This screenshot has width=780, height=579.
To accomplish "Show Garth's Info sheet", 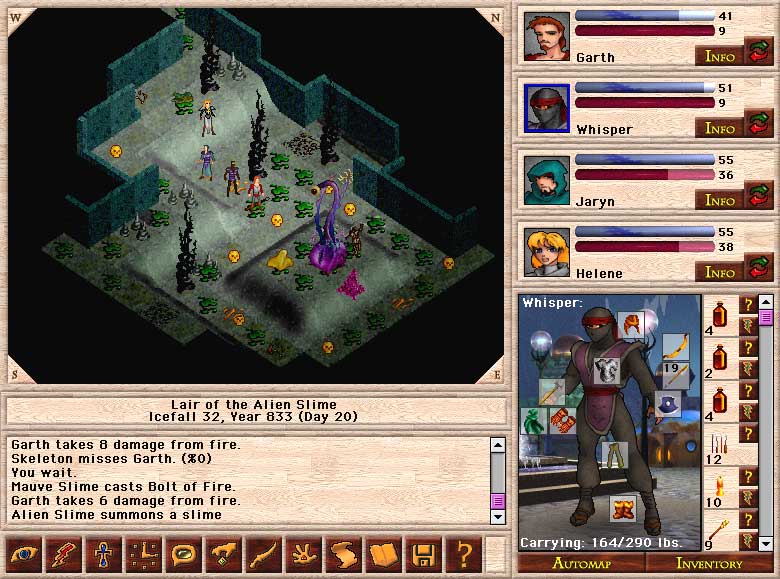I will (x=719, y=56).
